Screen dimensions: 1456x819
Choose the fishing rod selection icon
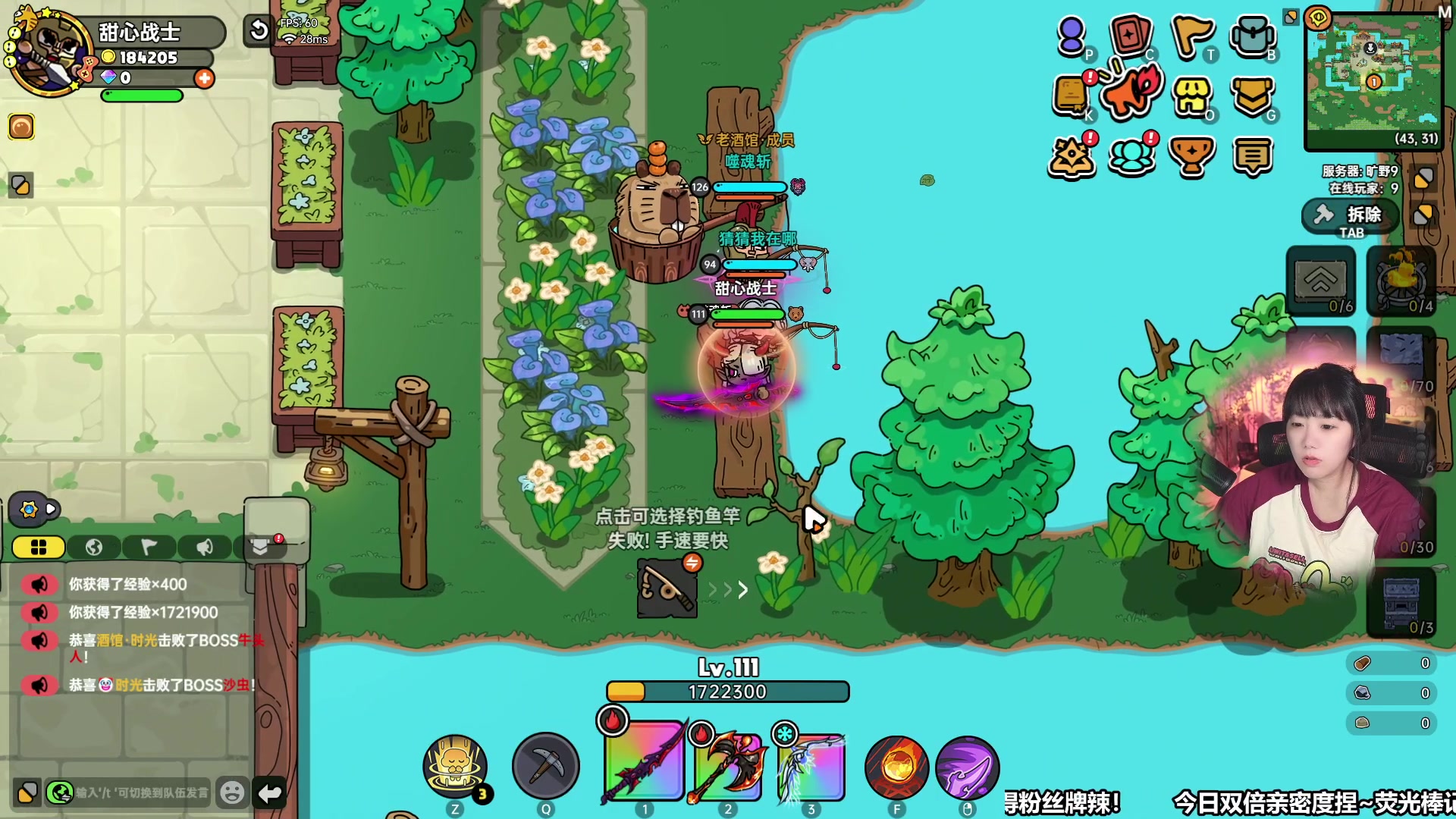(667, 588)
